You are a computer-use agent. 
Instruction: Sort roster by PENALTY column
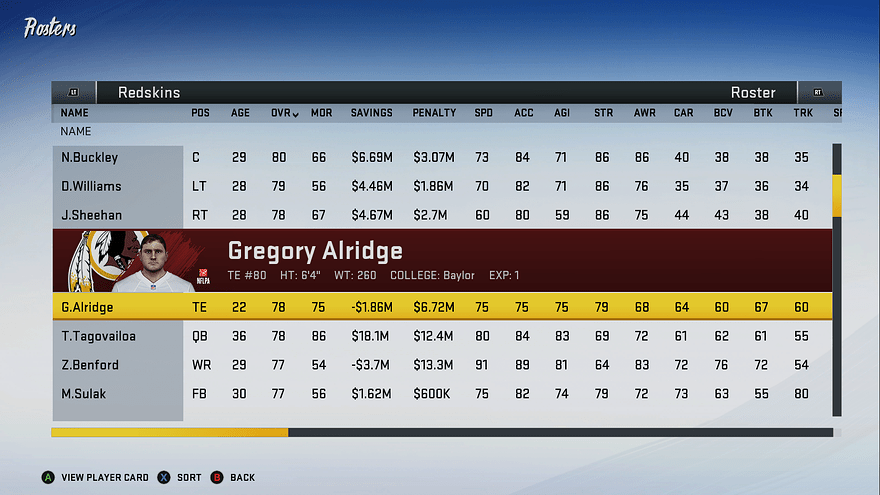[x=434, y=113]
